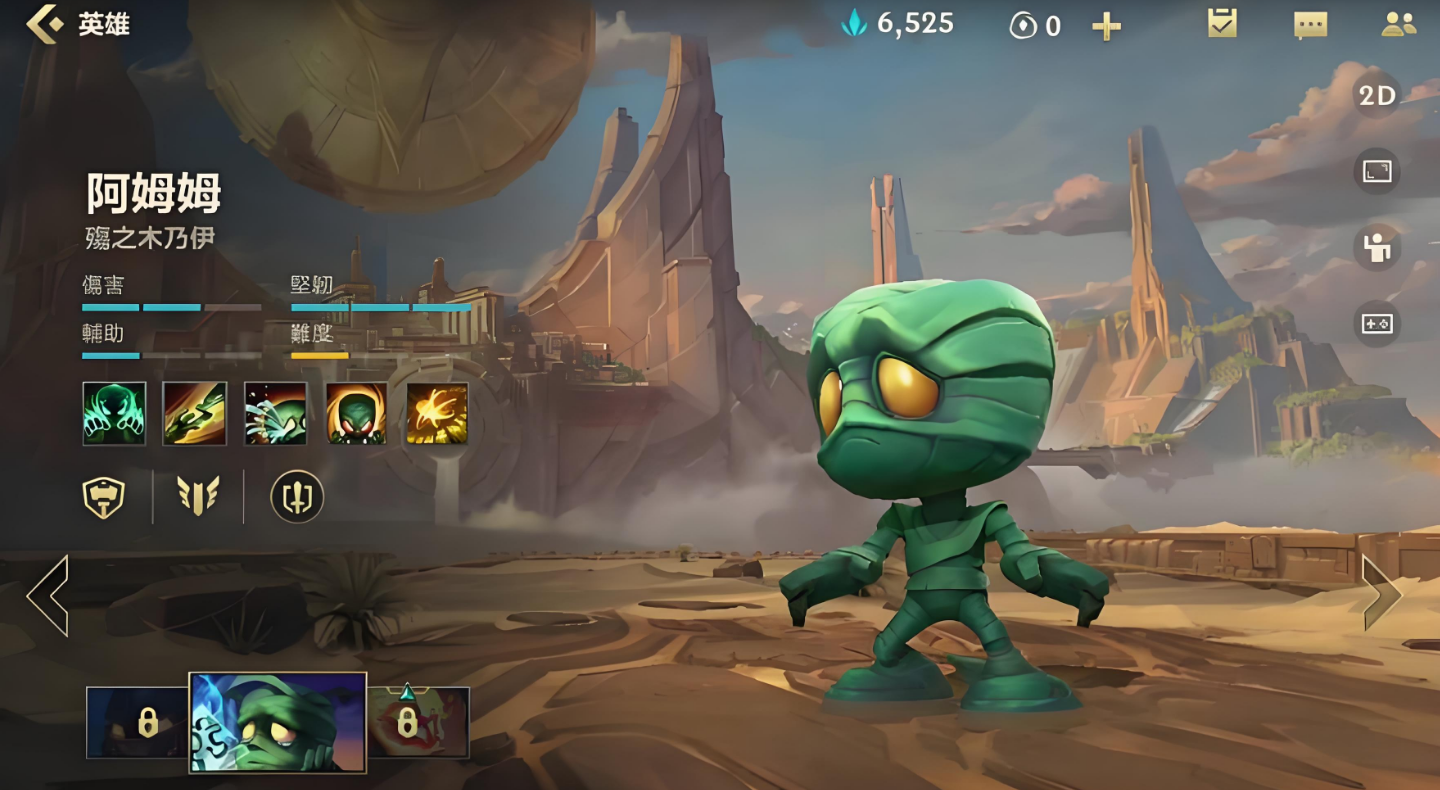
Task: Go to the next champion with right arrow
Action: coord(1382,594)
